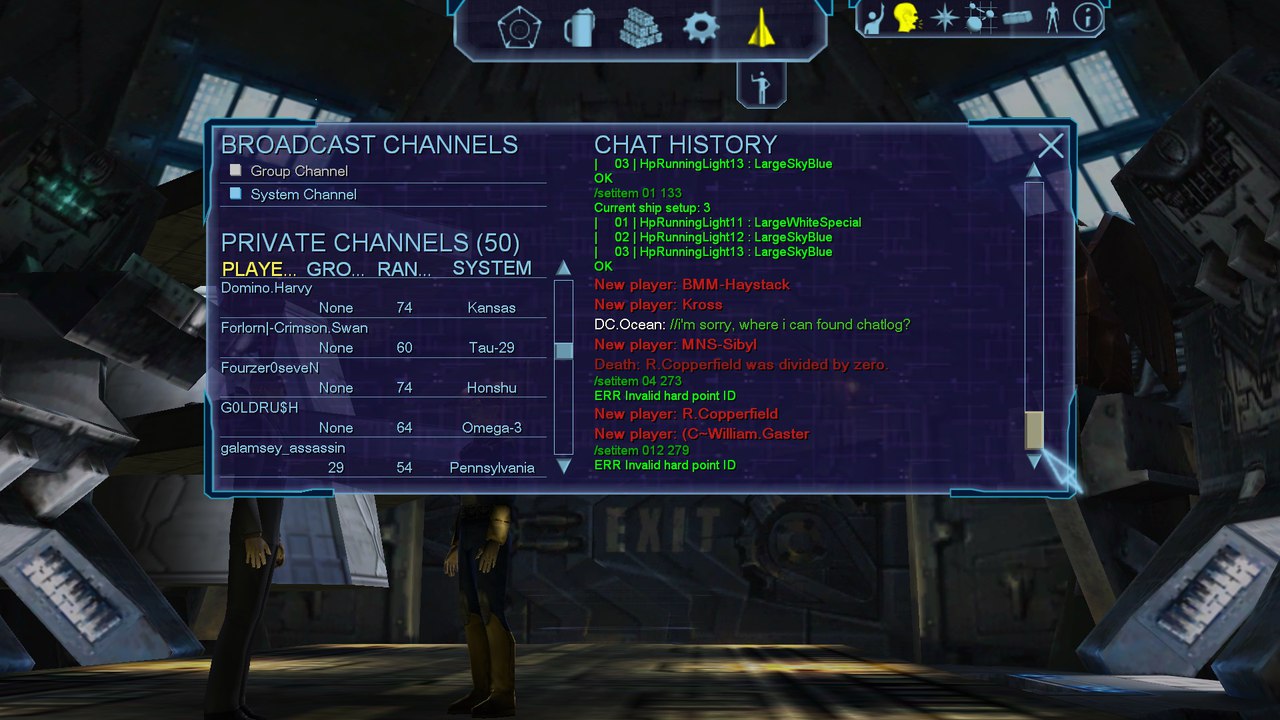
Task: Choose player Fourzer0seveN from the list
Action: [x=270, y=368]
